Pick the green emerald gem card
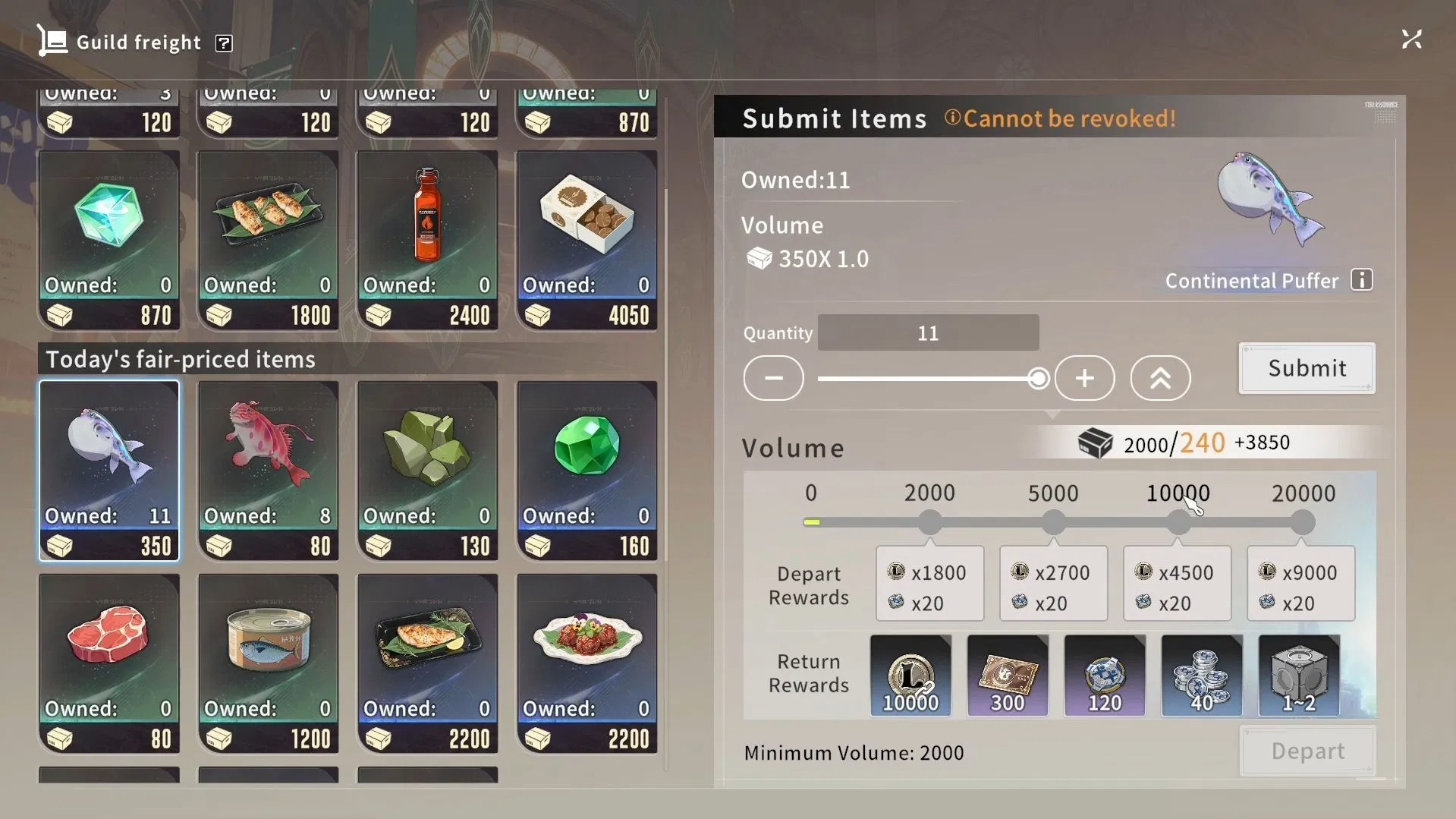This screenshot has height=819, width=1456. [x=586, y=471]
